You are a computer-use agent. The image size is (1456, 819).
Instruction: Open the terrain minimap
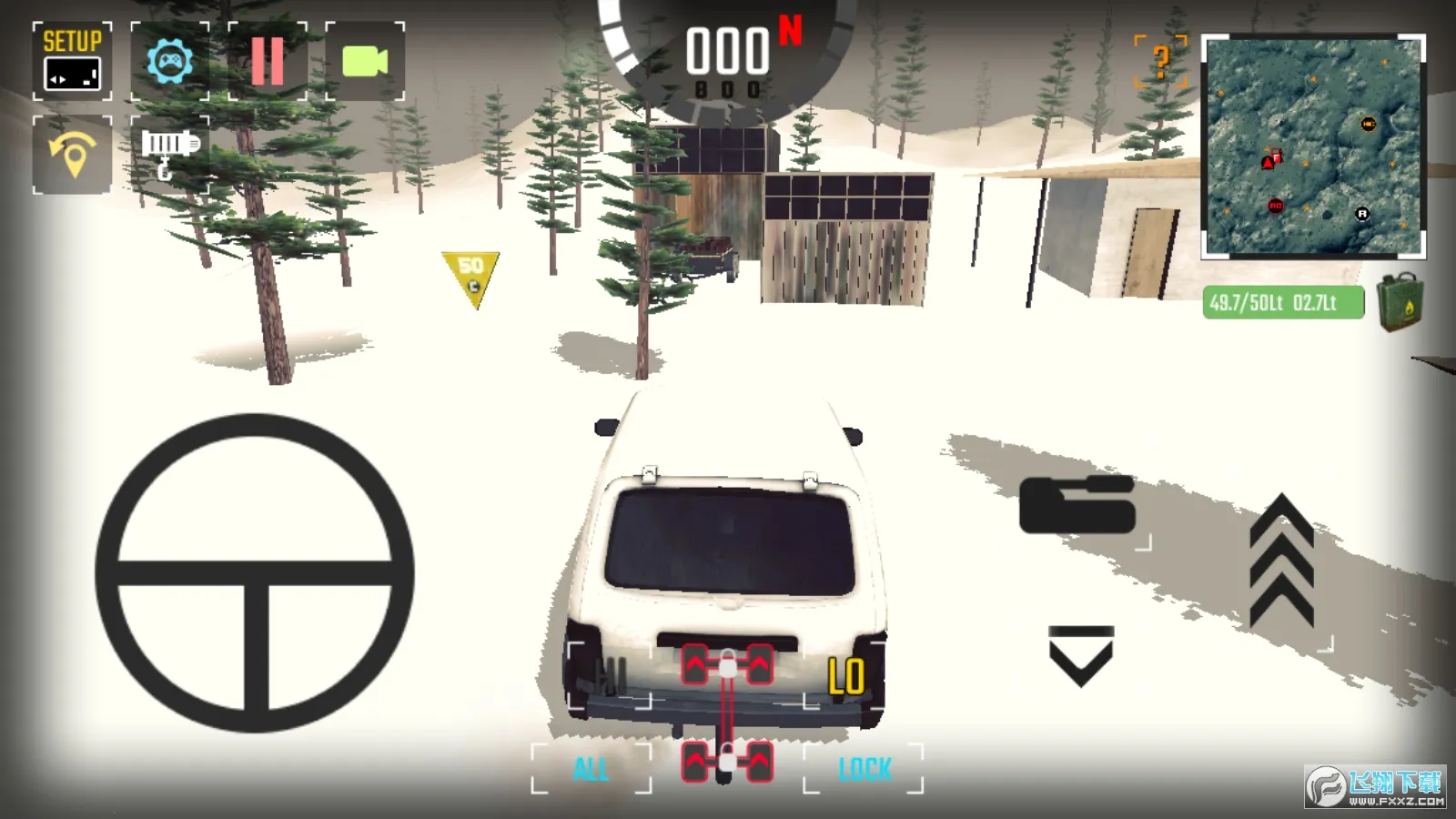(1313, 147)
